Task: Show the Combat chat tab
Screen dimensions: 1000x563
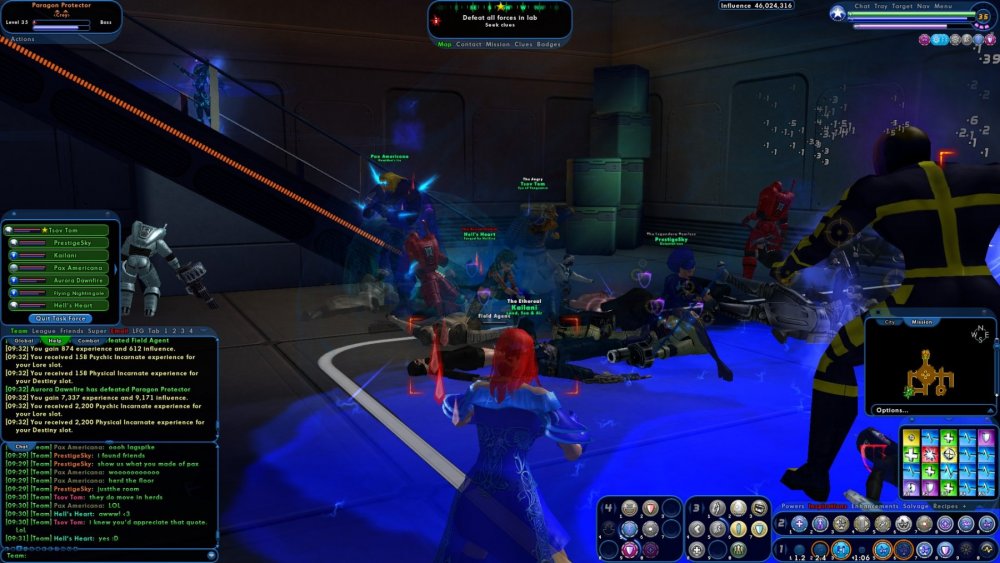Action: [88, 341]
